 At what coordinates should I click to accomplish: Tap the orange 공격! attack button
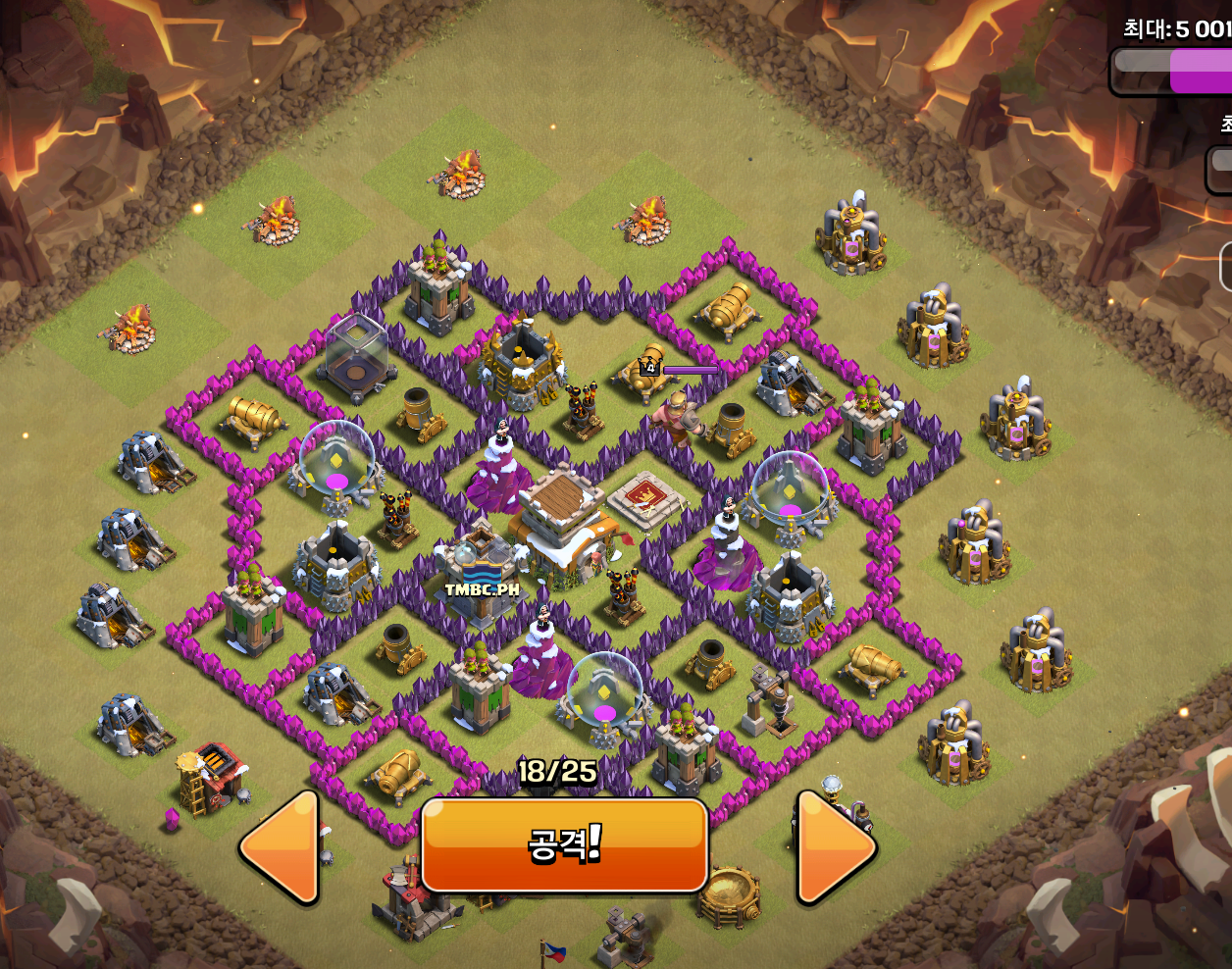coord(564,844)
